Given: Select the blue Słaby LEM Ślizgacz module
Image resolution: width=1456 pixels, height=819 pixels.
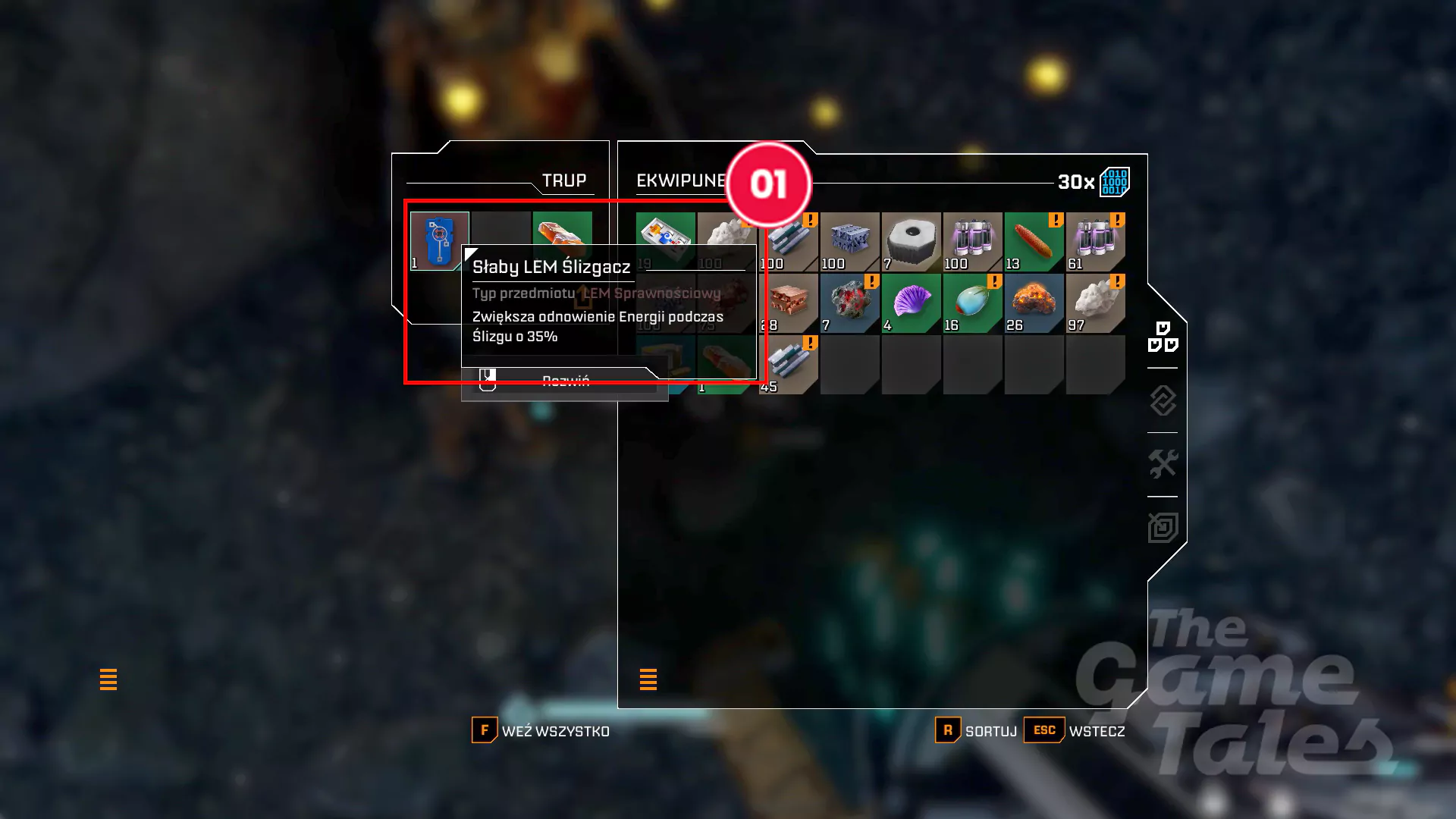Looking at the screenshot, I should pyautogui.click(x=439, y=240).
